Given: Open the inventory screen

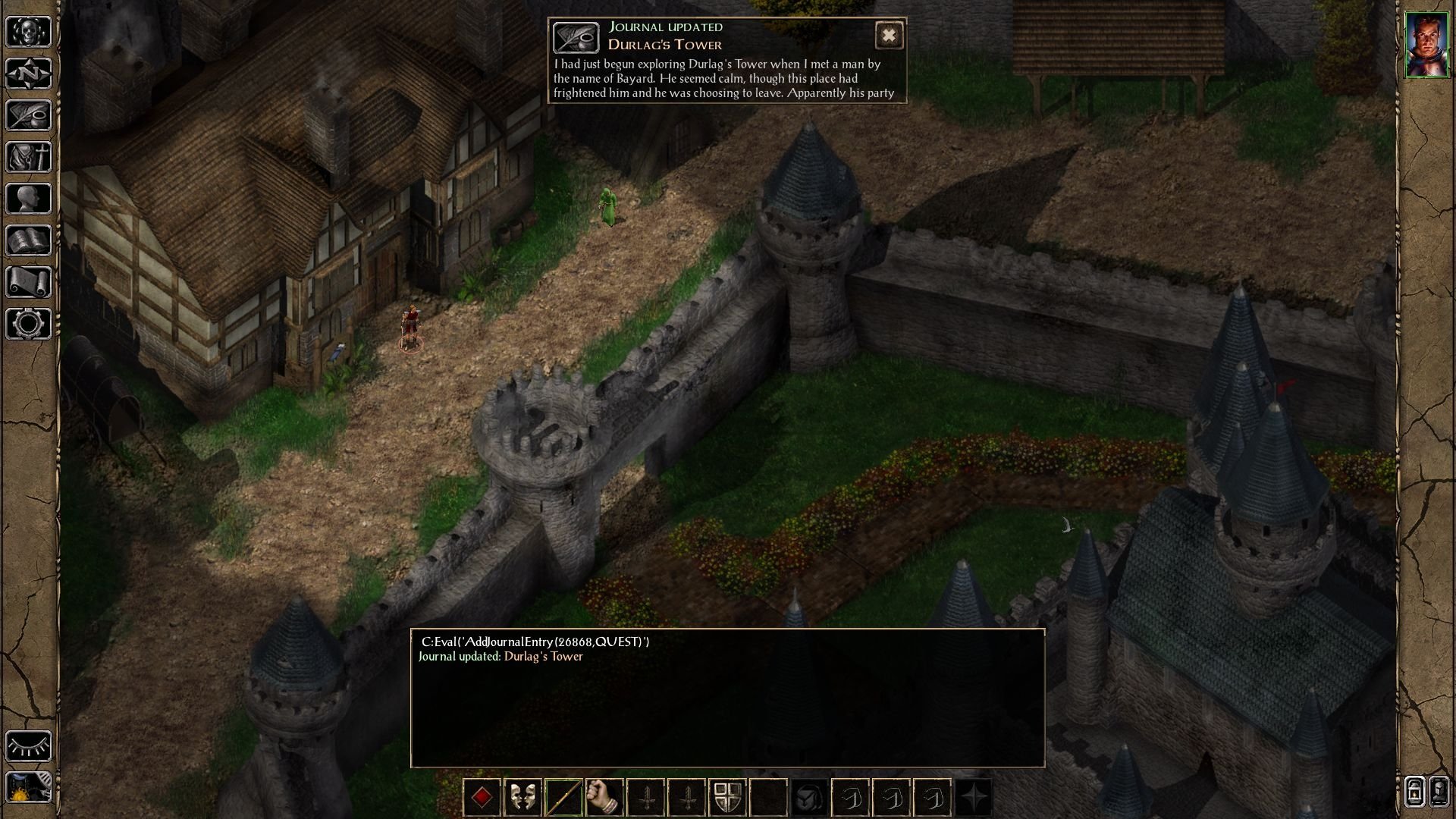Looking at the screenshot, I should point(29,157).
